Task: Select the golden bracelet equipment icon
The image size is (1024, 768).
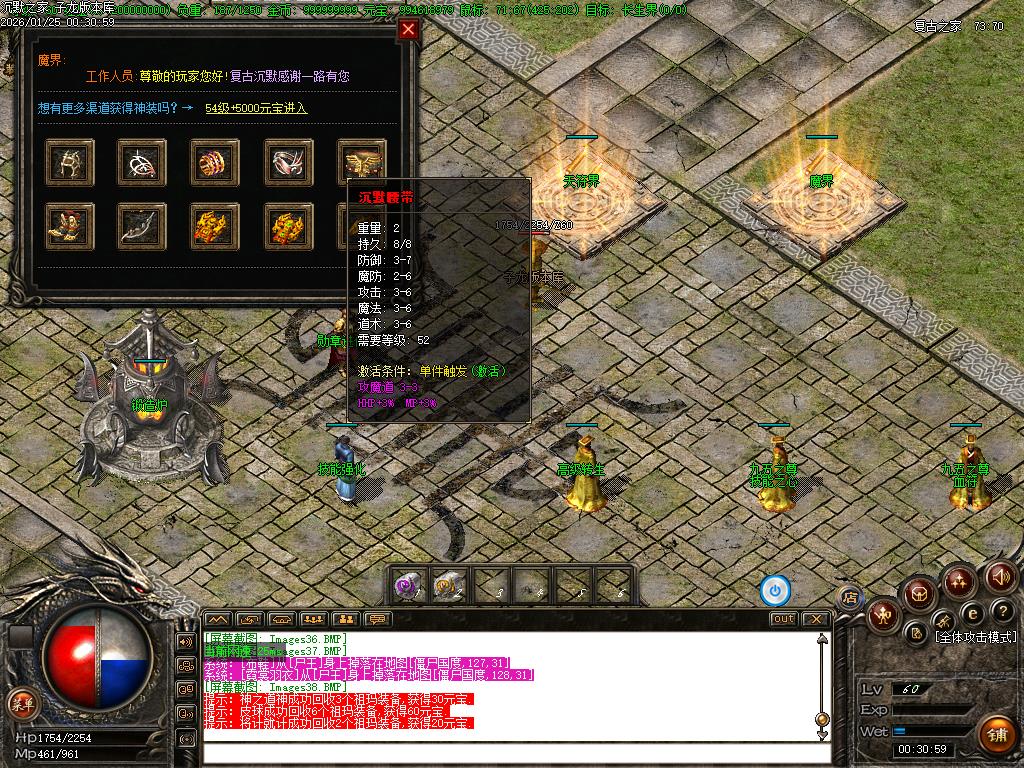Action: tap(216, 160)
